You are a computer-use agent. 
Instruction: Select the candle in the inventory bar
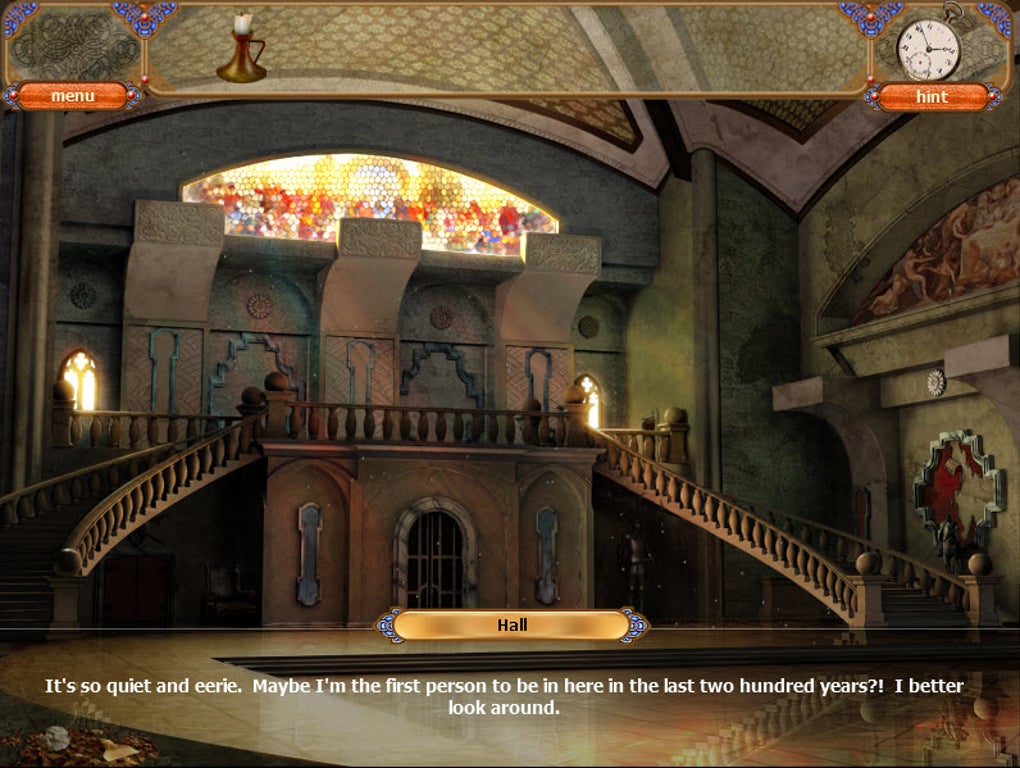point(241,50)
